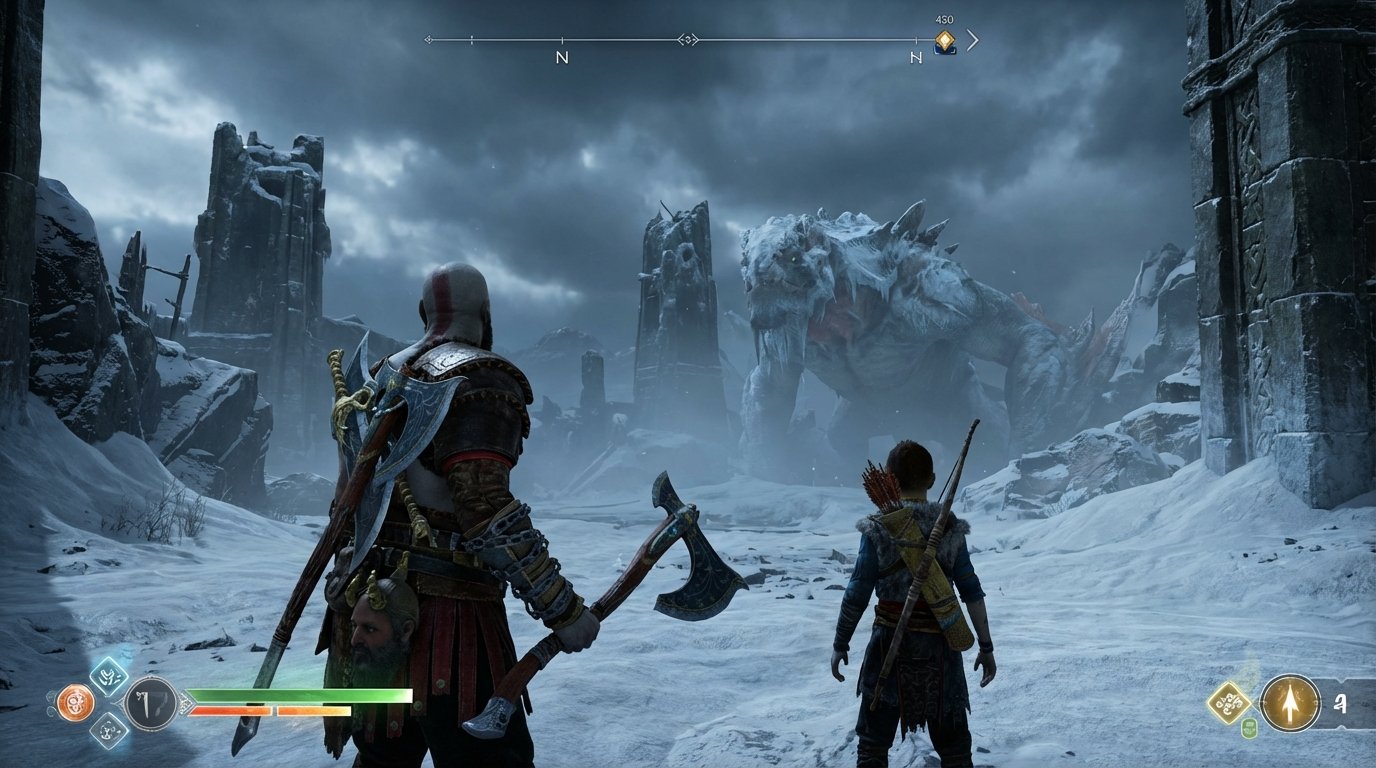Select the light runic attack diamond icon
This screenshot has height=768, width=1376.
(x=107, y=678)
